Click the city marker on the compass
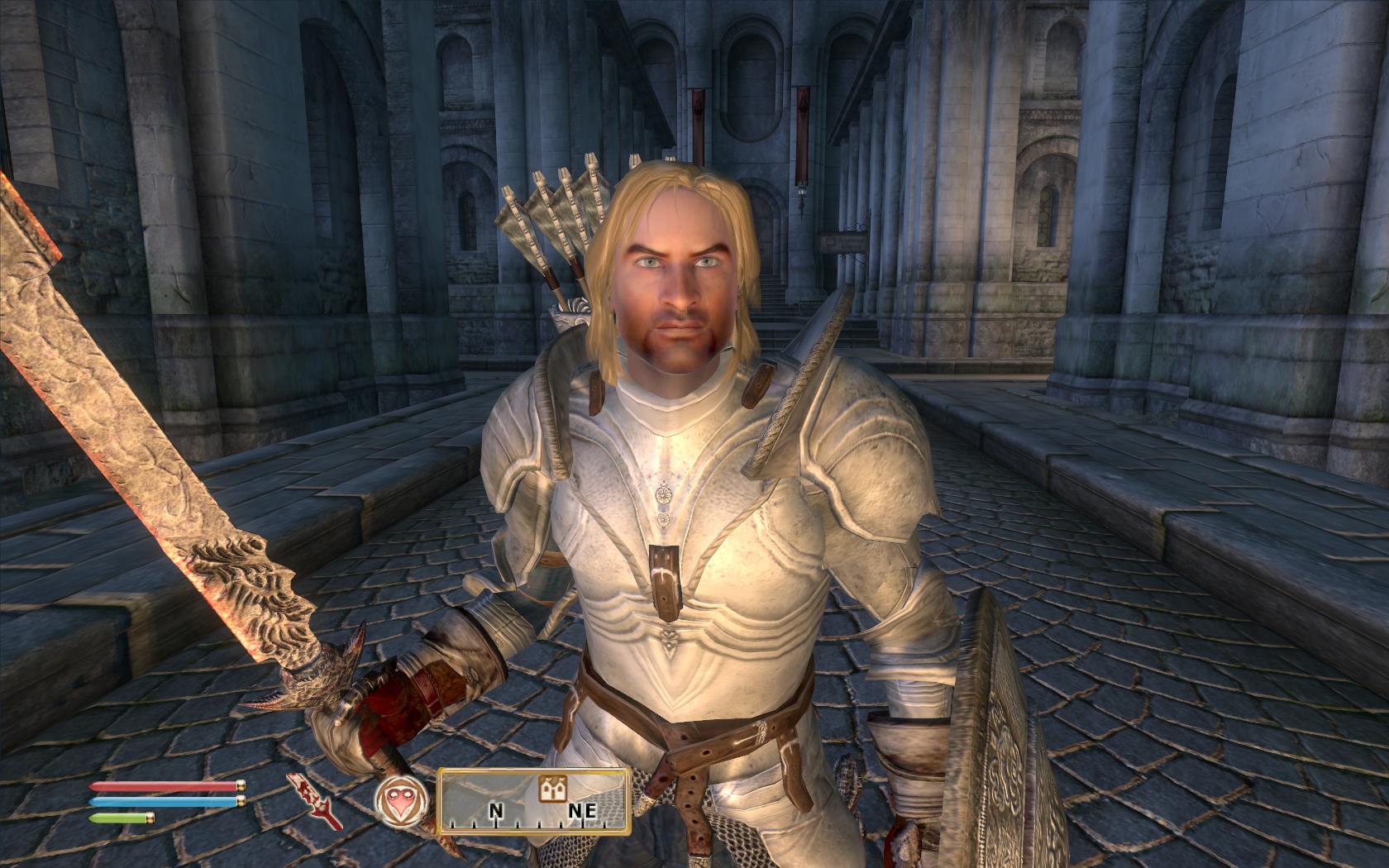1389x868 pixels. pos(549,789)
